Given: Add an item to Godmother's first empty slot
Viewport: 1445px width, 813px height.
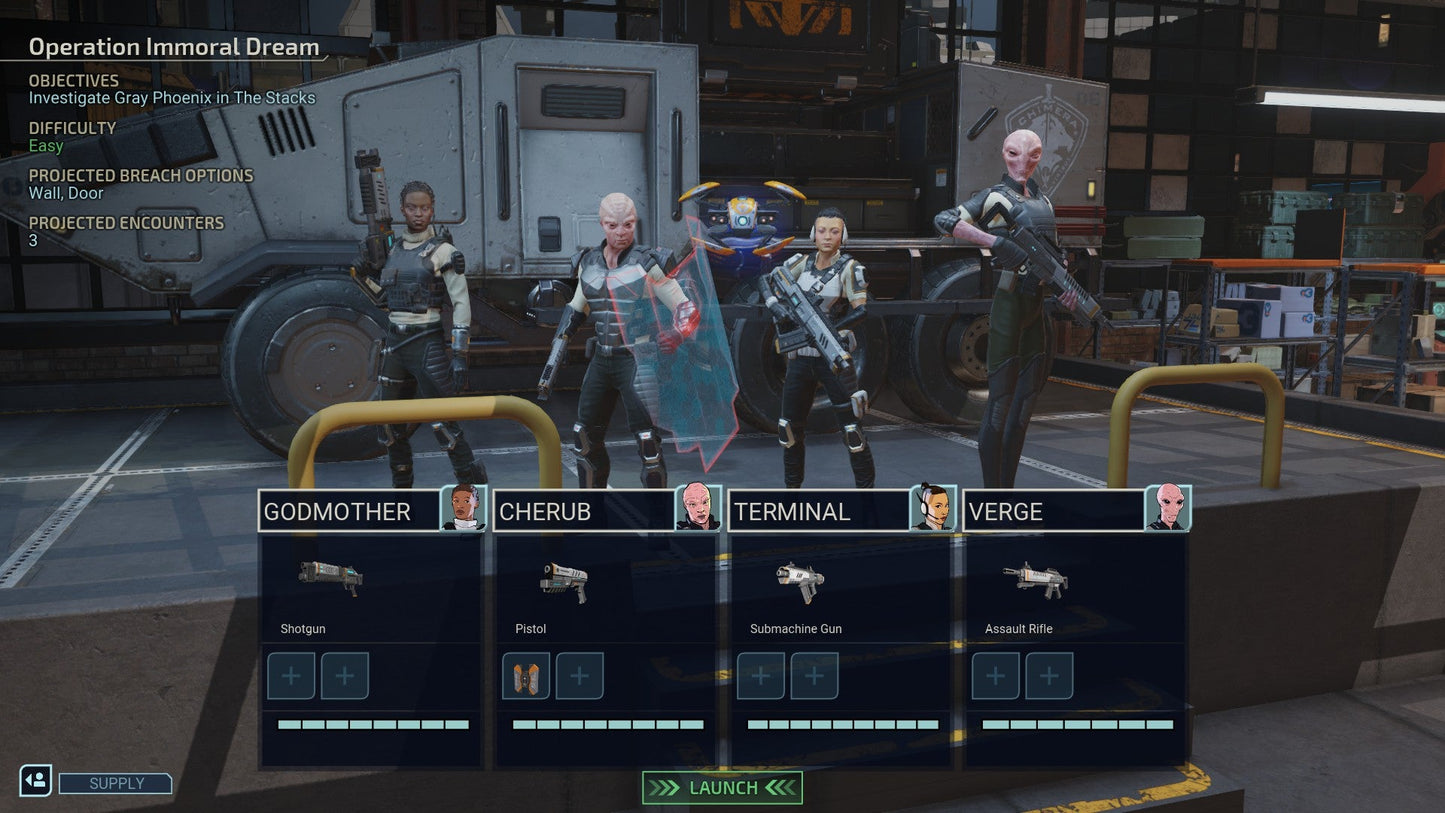Looking at the screenshot, I should (x=290, y=676).
